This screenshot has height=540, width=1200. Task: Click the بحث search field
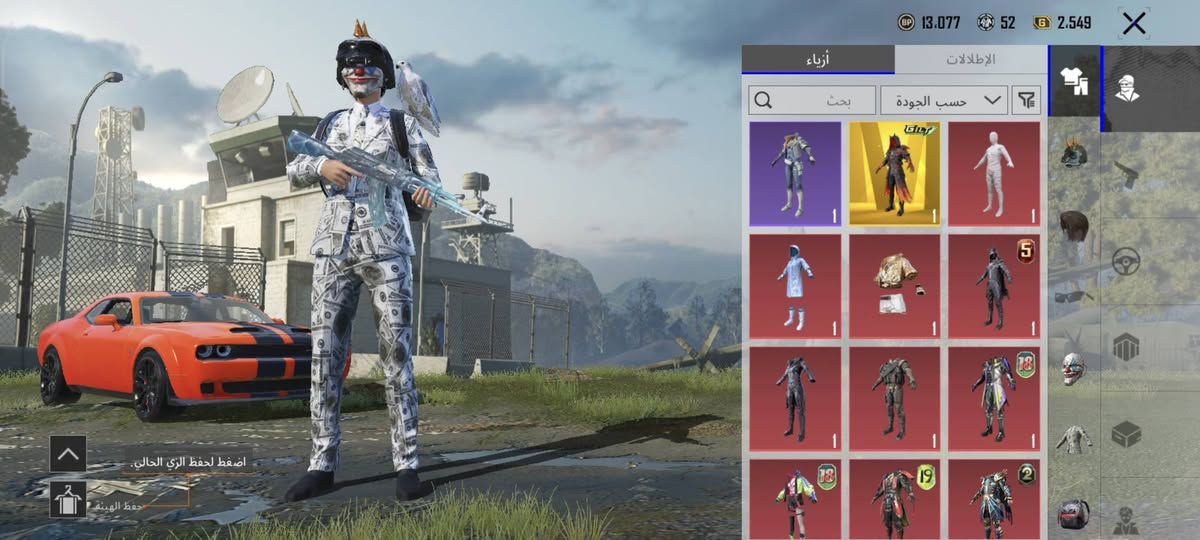coord(812,100)
